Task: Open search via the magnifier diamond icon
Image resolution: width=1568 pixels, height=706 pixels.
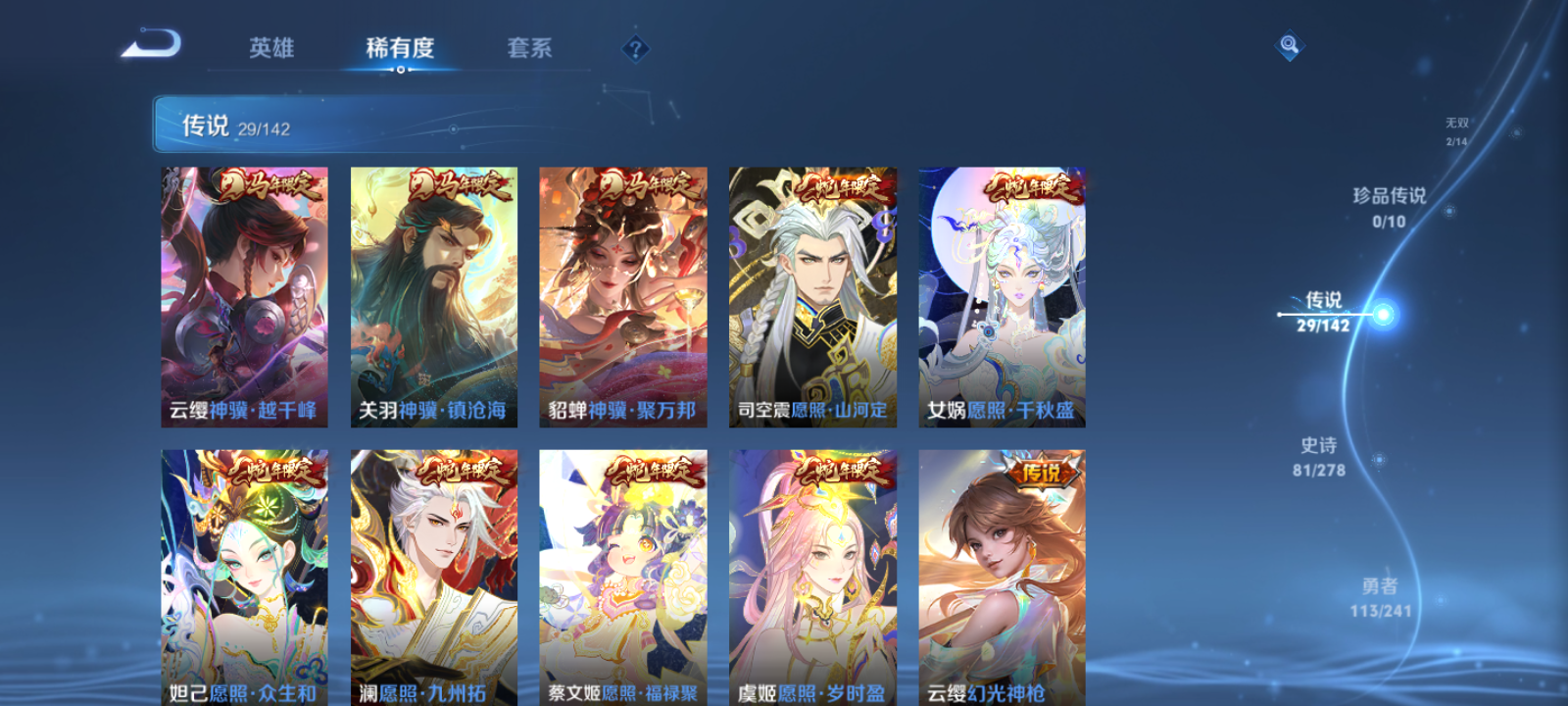Action: pos(1288,43)
